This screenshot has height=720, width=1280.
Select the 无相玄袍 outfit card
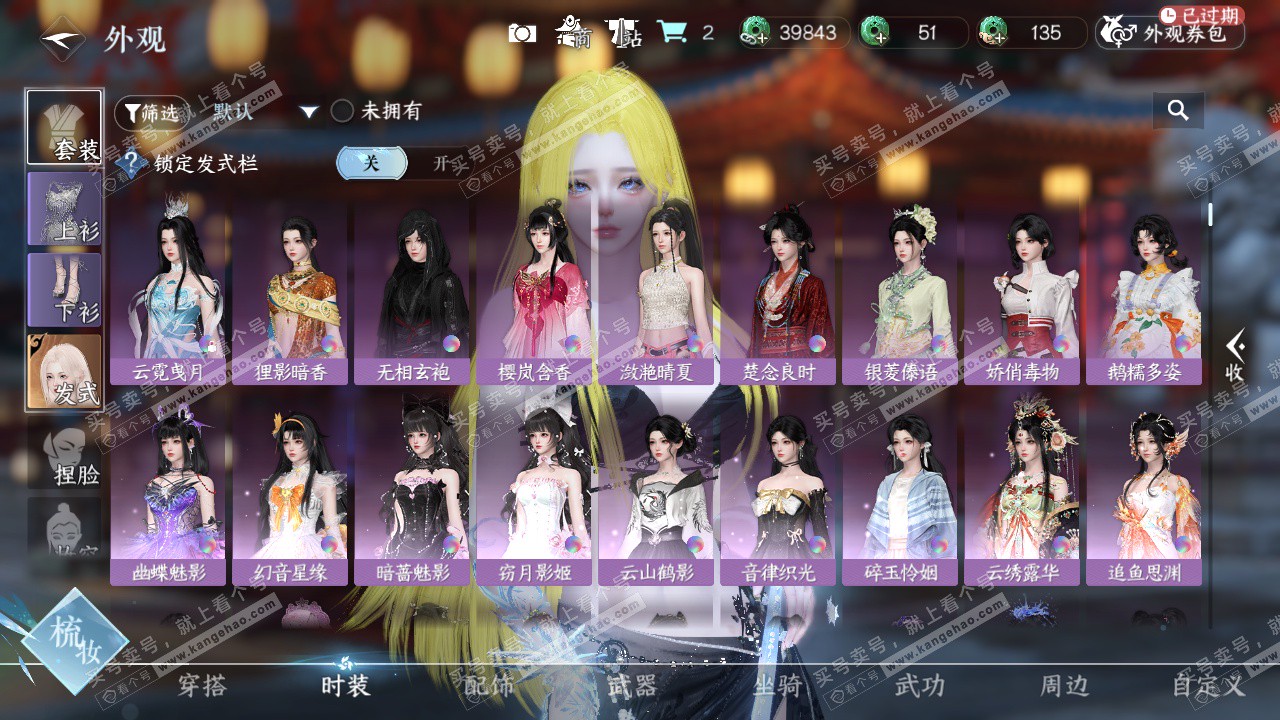tap(414, 290)
